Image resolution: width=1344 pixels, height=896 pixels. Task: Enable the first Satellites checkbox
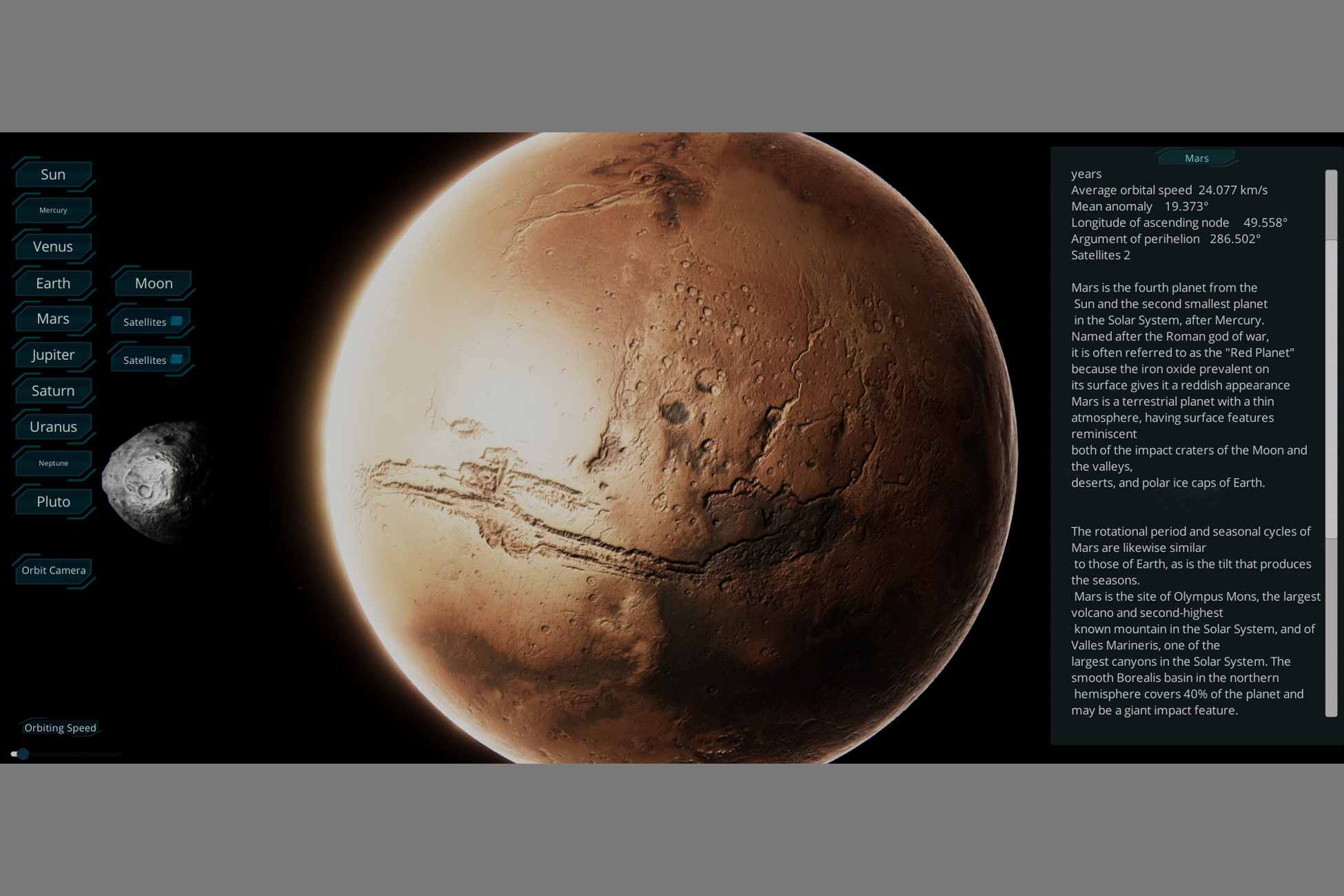(x=177, y=320)
